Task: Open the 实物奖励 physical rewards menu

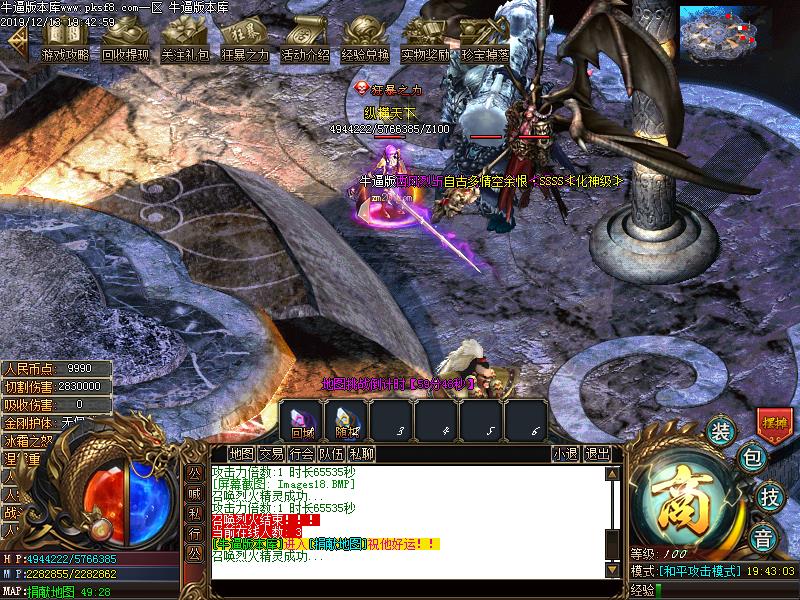Action: pos(425,42)
